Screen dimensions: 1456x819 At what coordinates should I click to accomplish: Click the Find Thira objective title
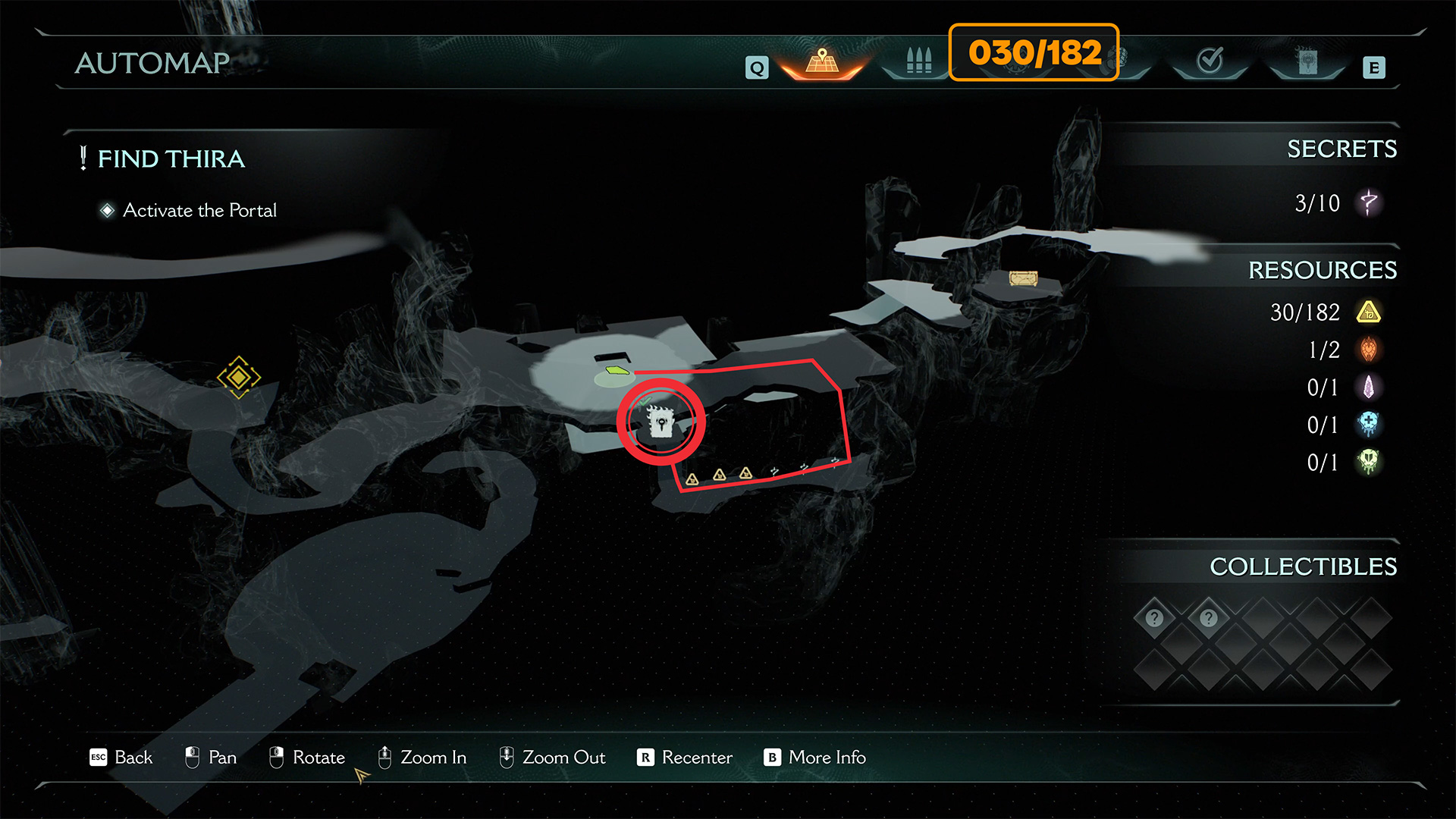pyautogui.click(x=171, y=158)
